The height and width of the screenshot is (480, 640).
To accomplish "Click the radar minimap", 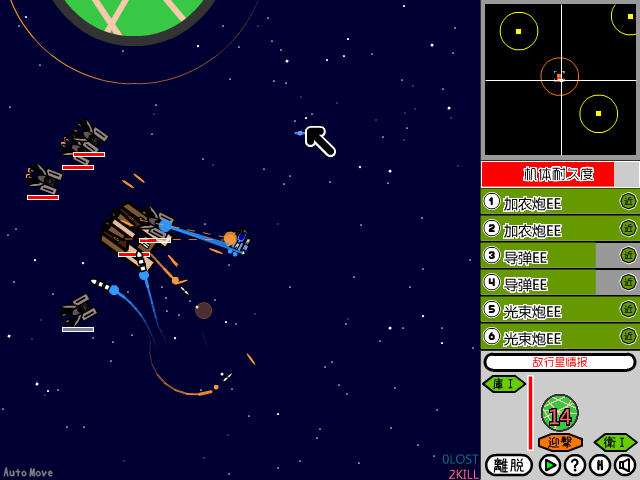I will 560,79.
